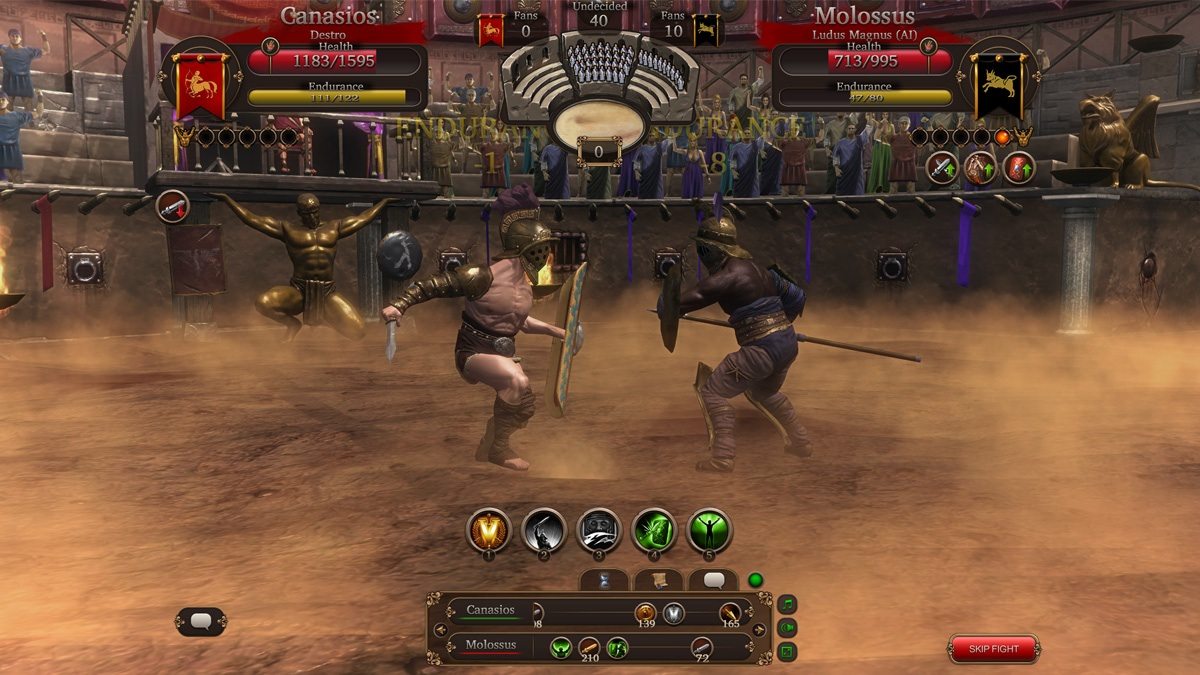Screen dimensions: 1200x675
Task: Toggle the sound effects speaker button
Action: tap(787, 628)
